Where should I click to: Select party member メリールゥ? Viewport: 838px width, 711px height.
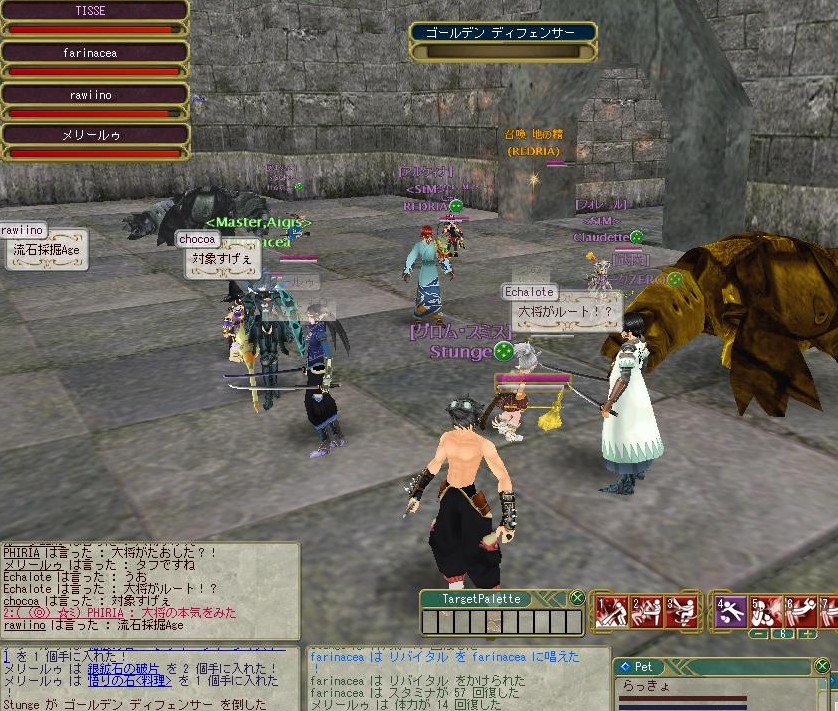95,135
